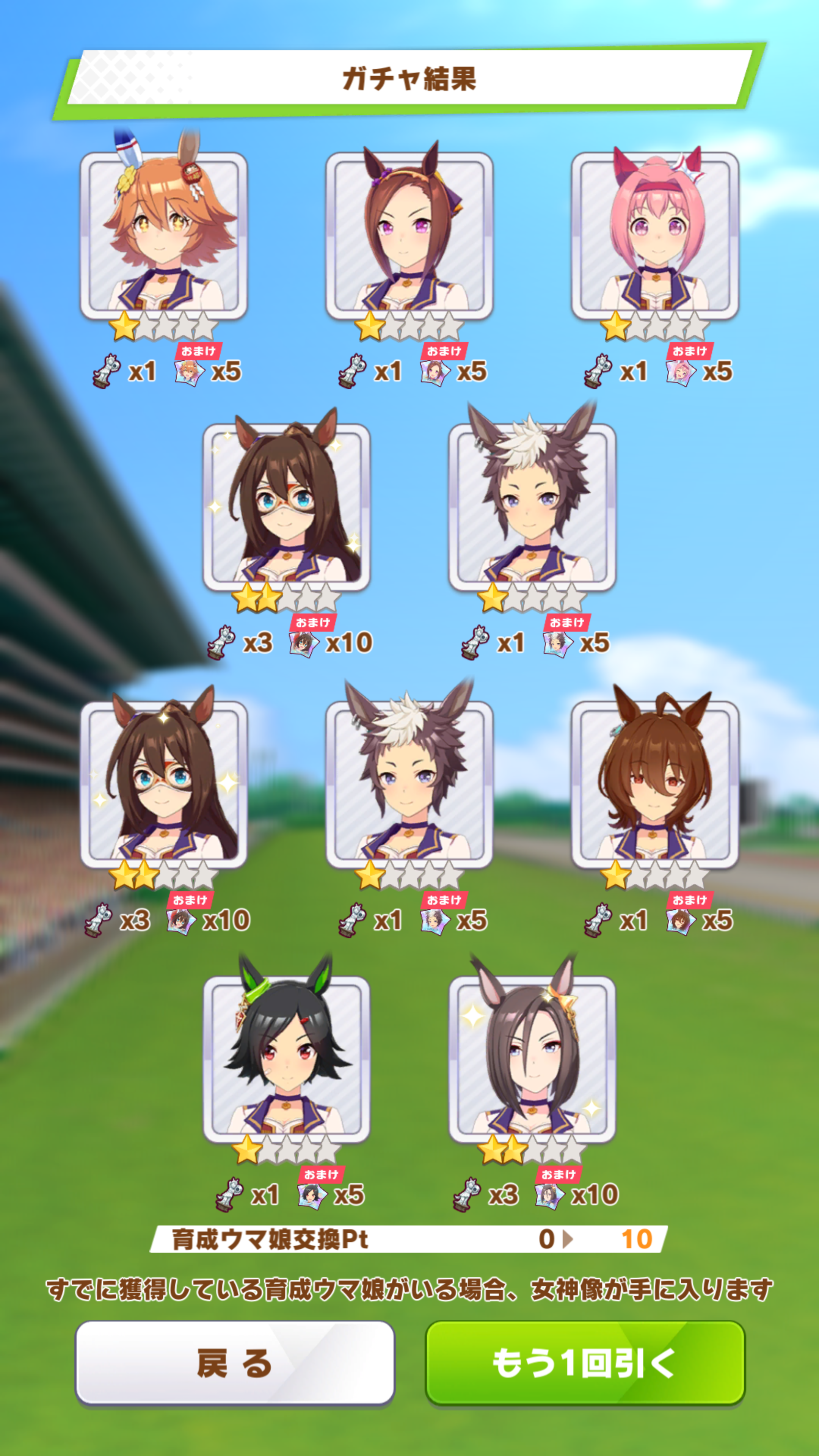Pull again with もう1回引く button
The width and height of the screenshot is (819, 1456).
585,1362
